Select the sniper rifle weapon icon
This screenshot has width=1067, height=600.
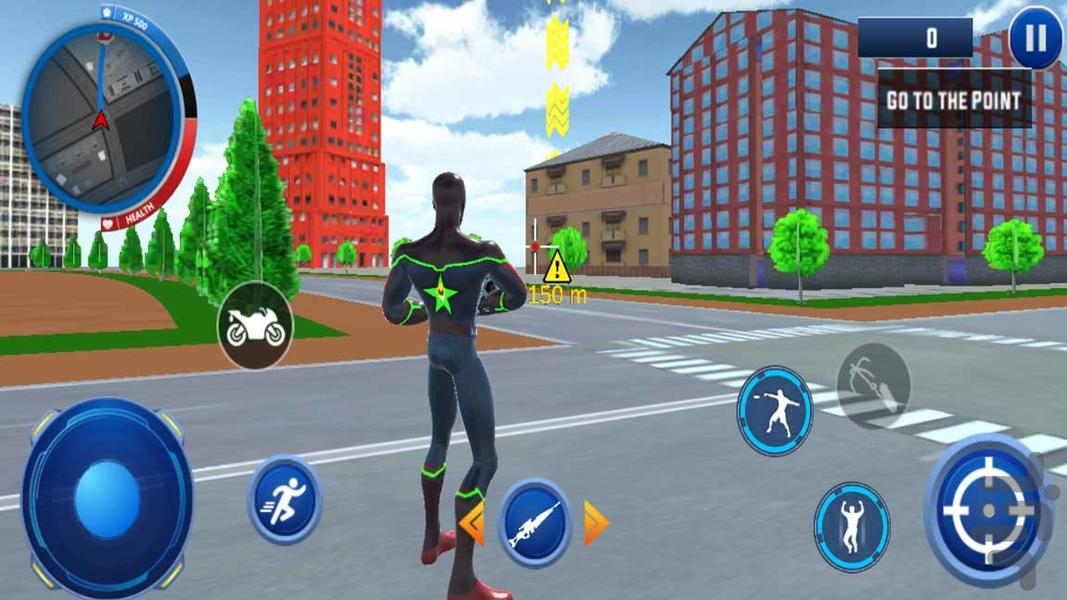click(x=534, y=523)
